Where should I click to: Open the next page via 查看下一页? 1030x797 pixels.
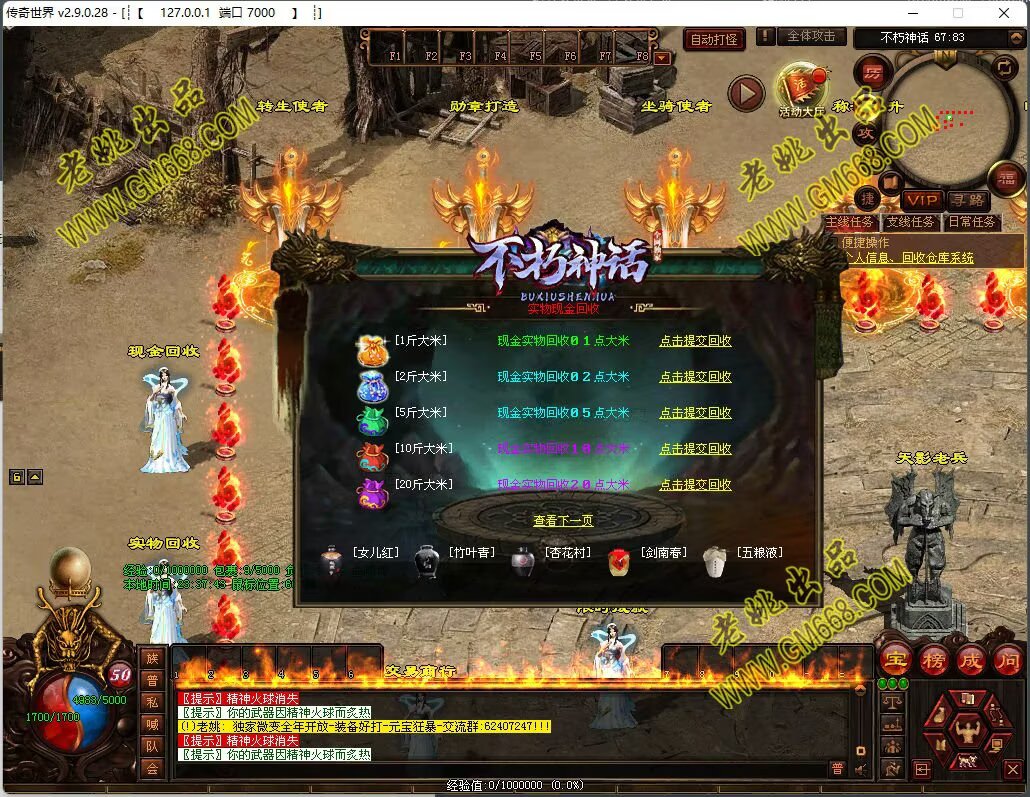(x=563, y=521)
